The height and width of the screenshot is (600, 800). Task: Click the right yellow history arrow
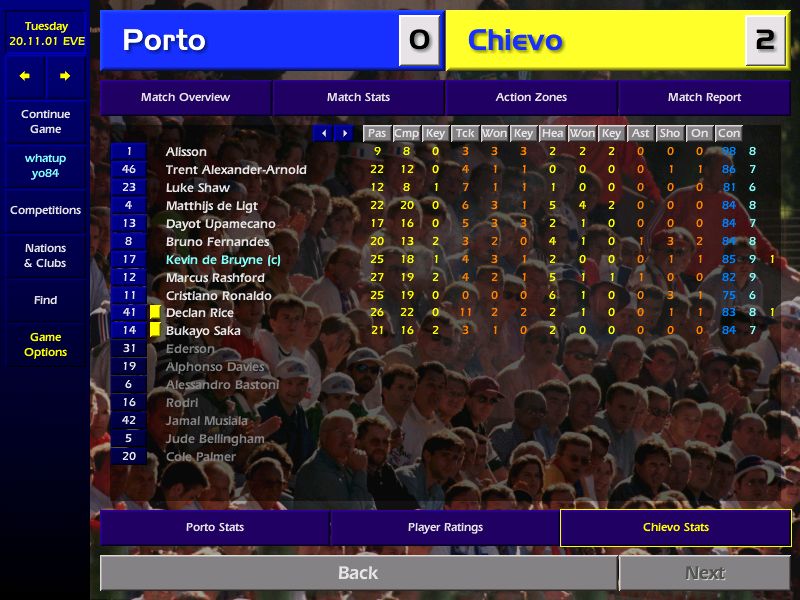coord(65,76)
